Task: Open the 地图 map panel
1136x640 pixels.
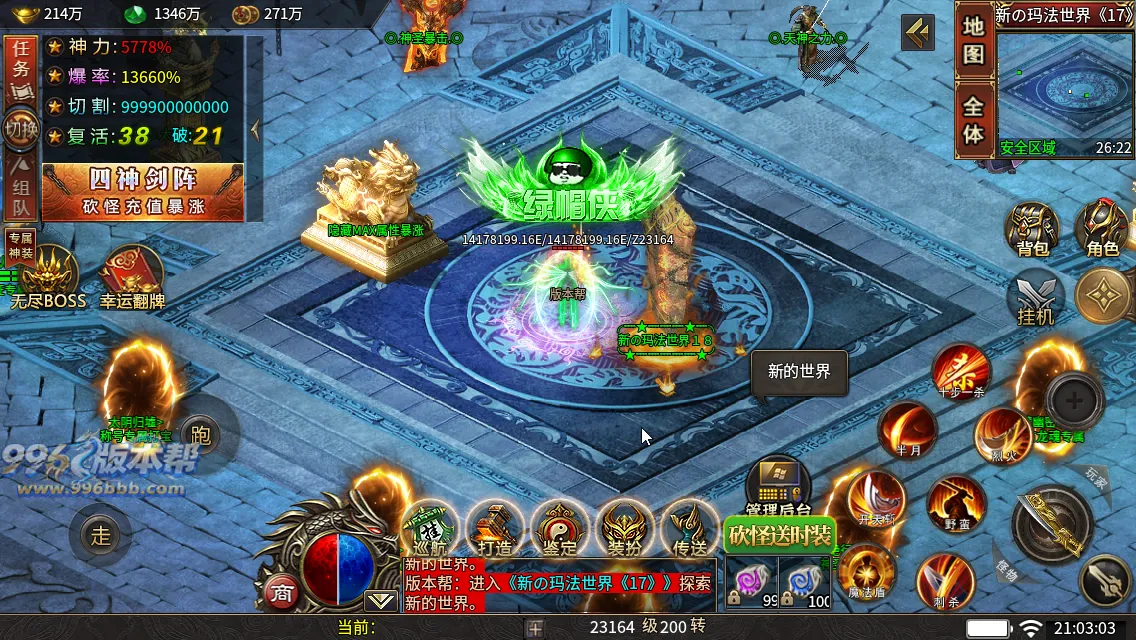Action: 973,41
